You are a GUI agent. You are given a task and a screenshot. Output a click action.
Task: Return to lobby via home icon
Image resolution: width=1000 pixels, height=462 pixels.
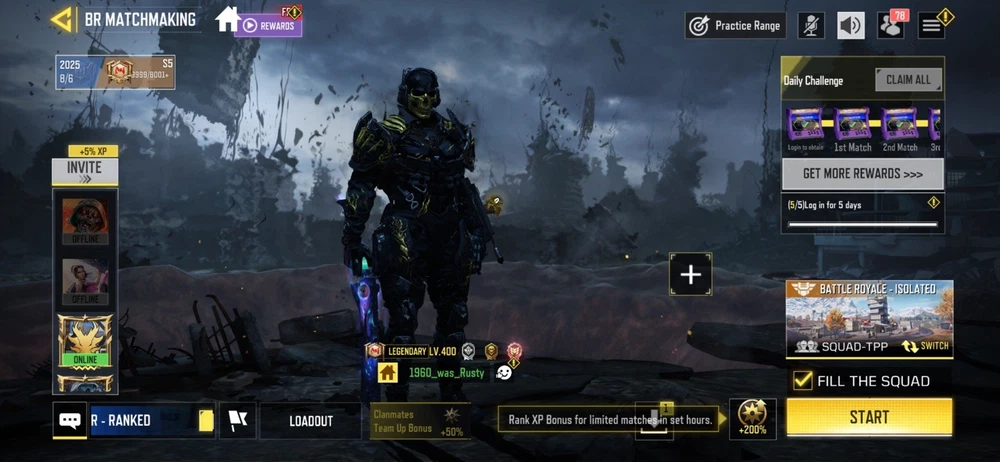pyautogui.click(x=227, y=19)
